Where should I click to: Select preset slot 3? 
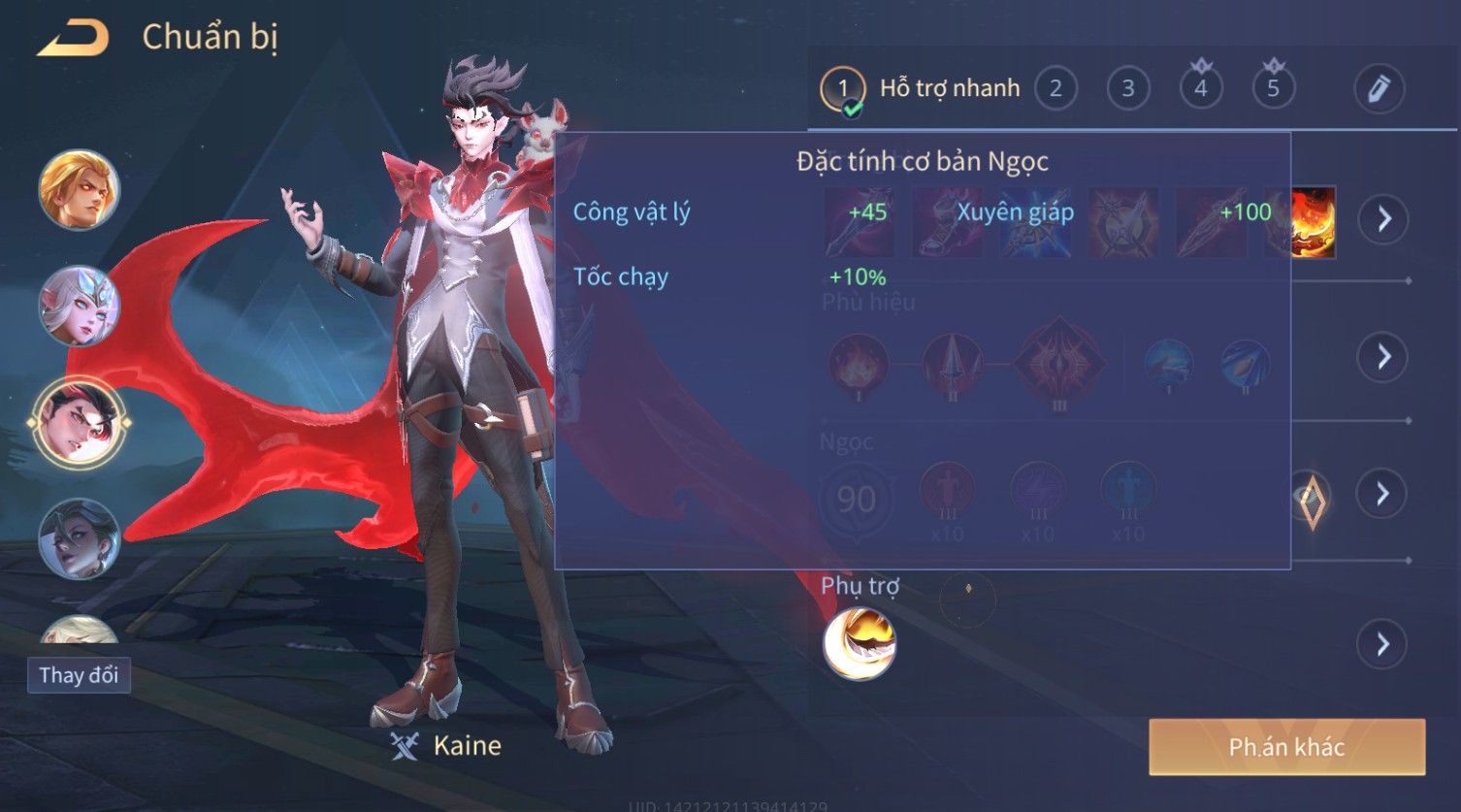[x=1127, y=89]
